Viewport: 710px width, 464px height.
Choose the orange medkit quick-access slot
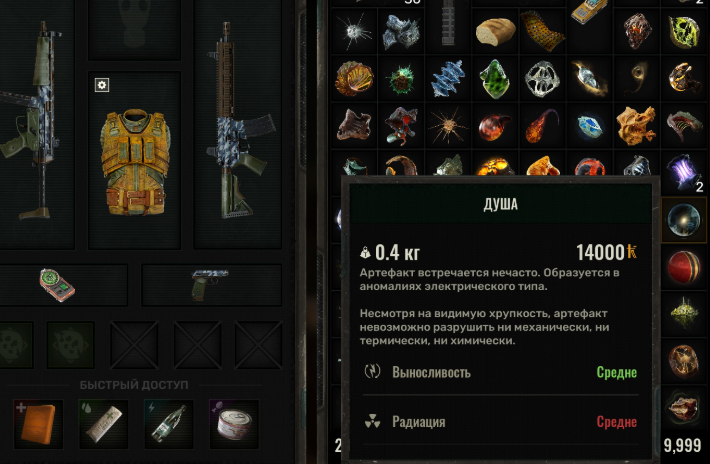click(39, 424)
